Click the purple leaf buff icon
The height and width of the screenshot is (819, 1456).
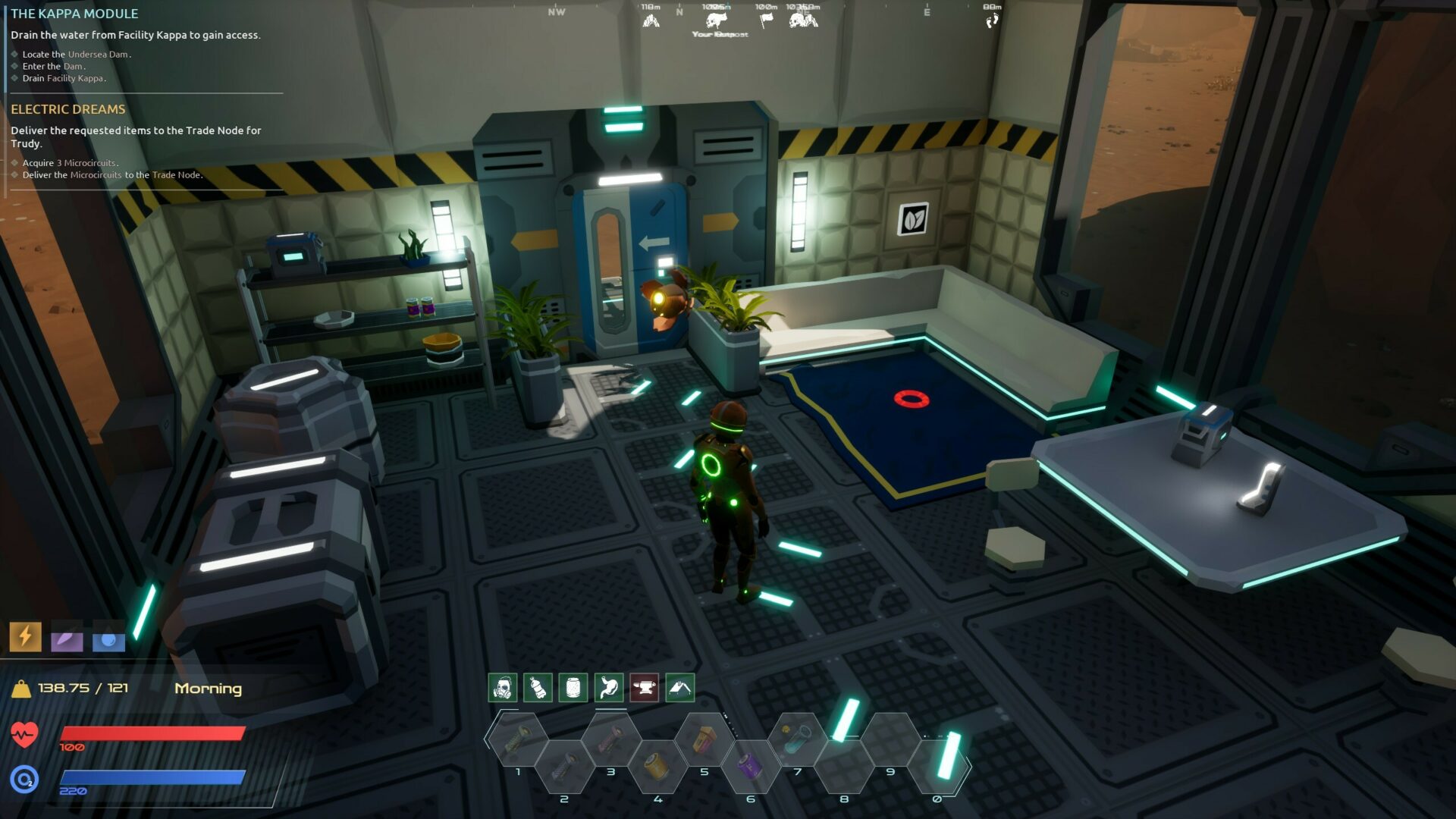click(67, 641)
